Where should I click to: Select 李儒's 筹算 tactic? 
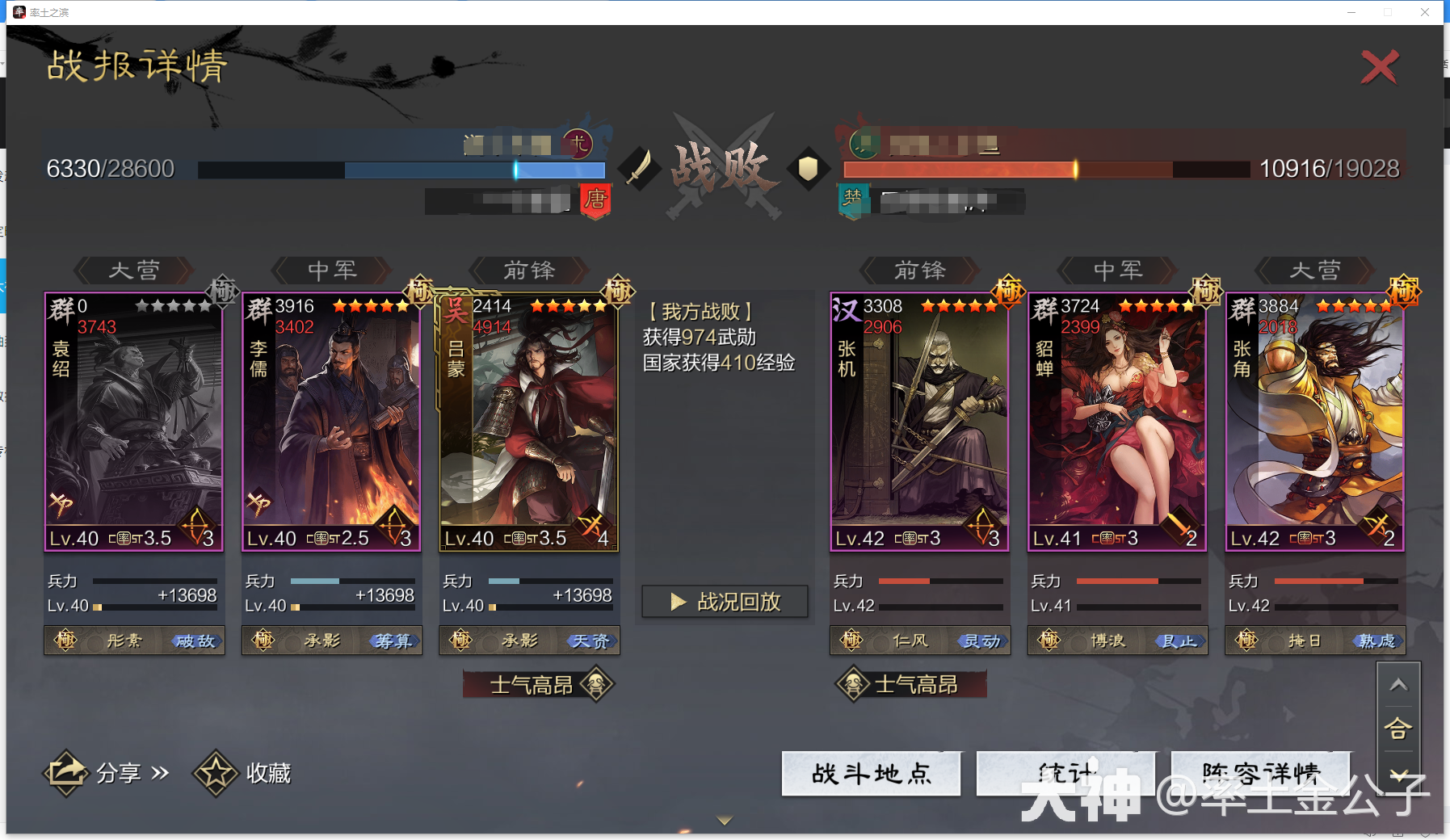point(392,640)
